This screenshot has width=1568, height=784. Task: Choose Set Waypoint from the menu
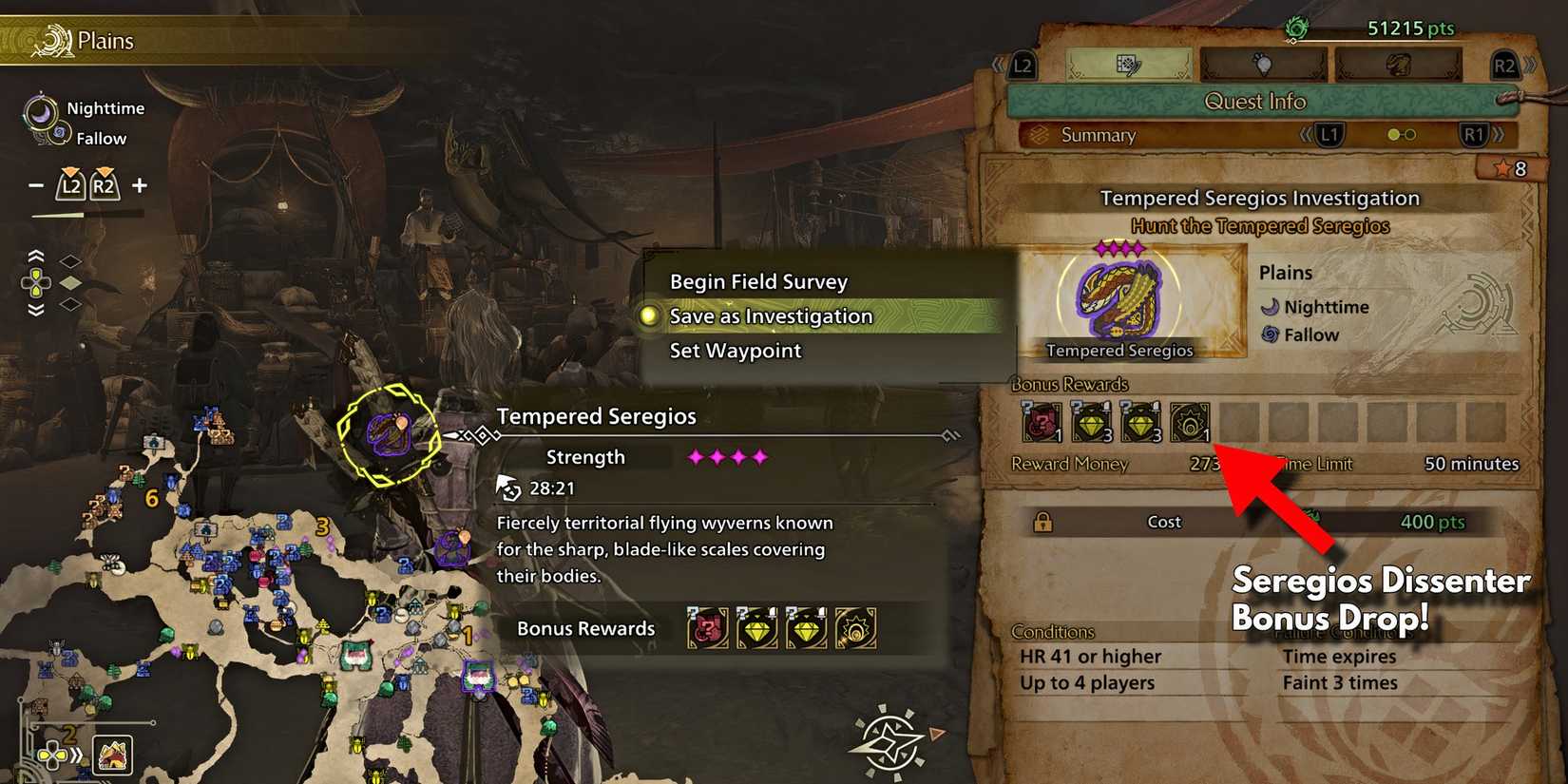[736, 351]
